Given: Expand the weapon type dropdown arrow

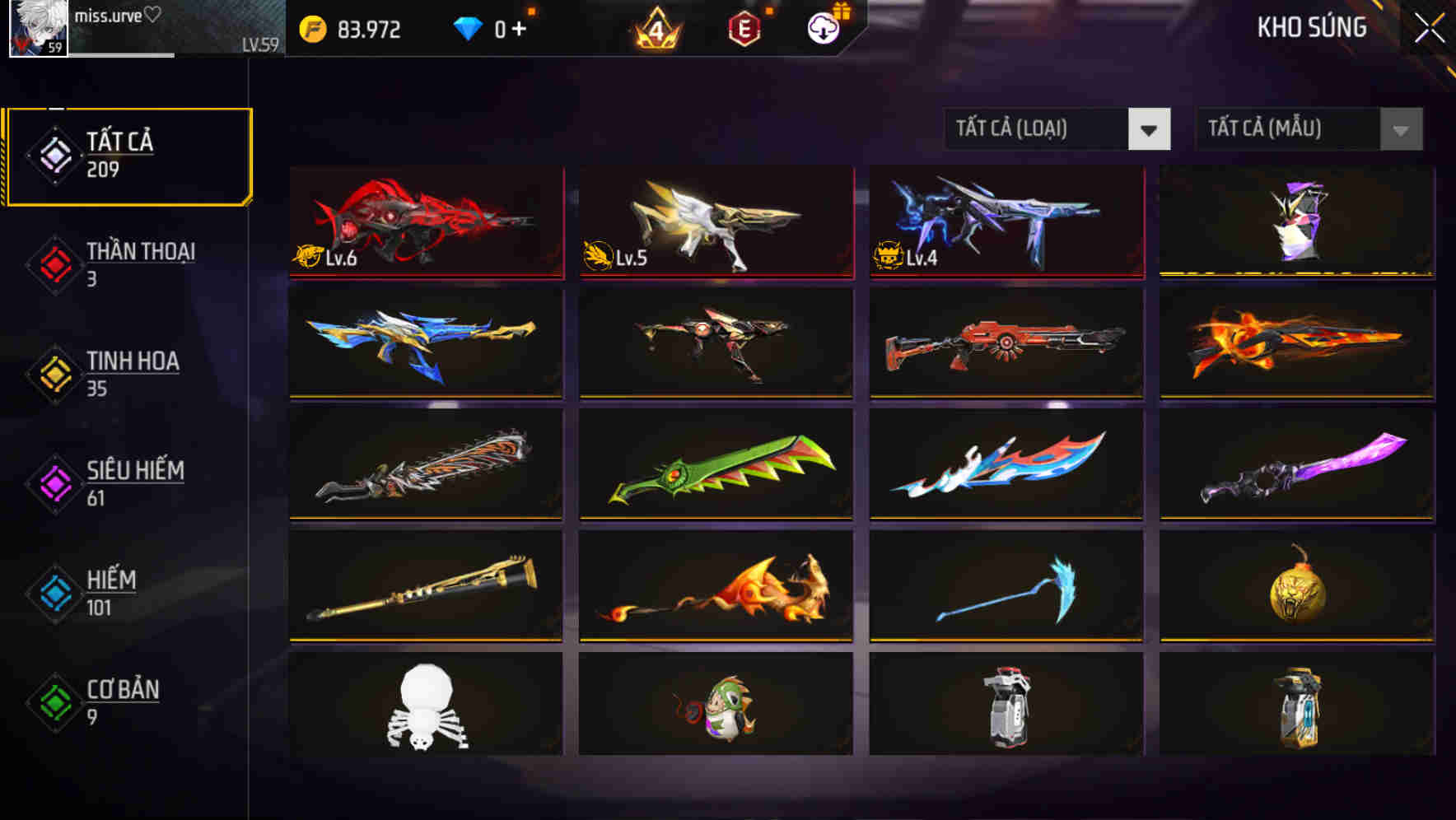Looking at the screenshot, I should coord(1150,129).
